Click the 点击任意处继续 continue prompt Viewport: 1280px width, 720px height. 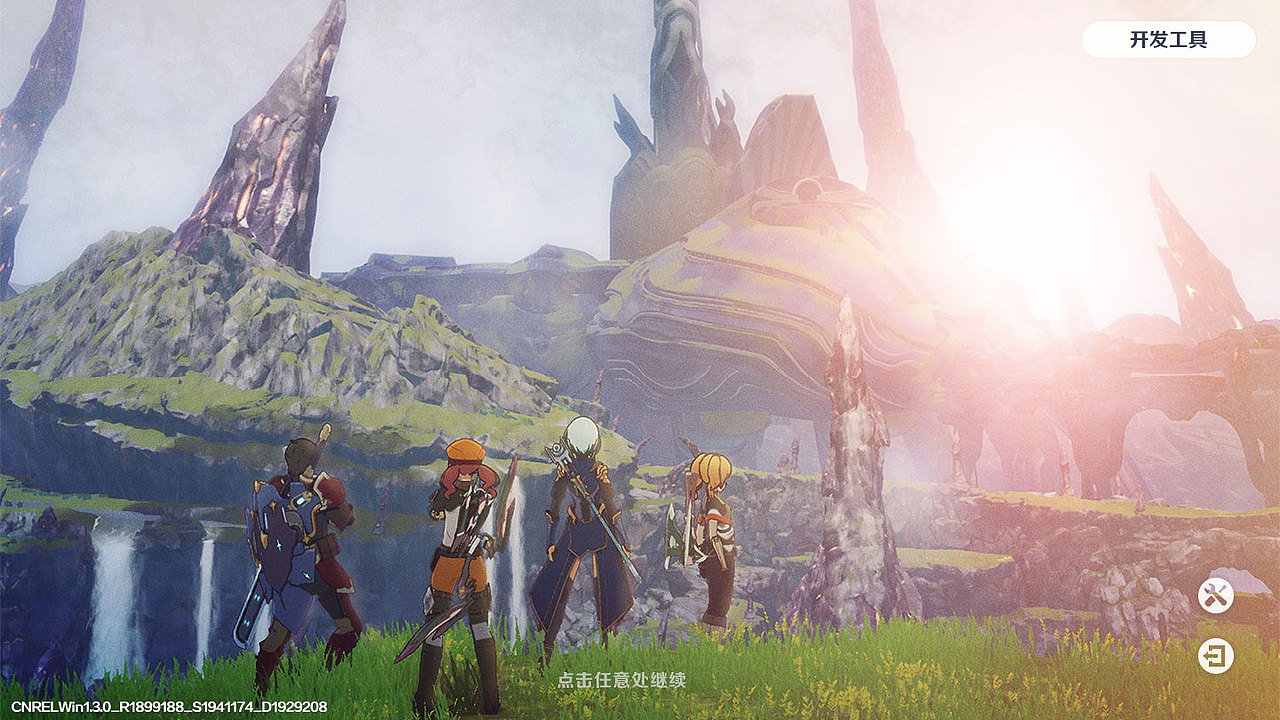tap(622, 680)
